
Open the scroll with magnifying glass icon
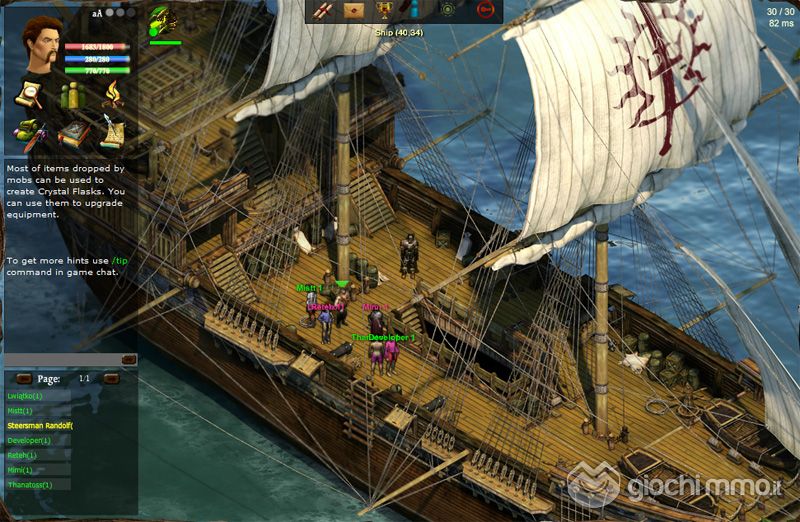27,95
